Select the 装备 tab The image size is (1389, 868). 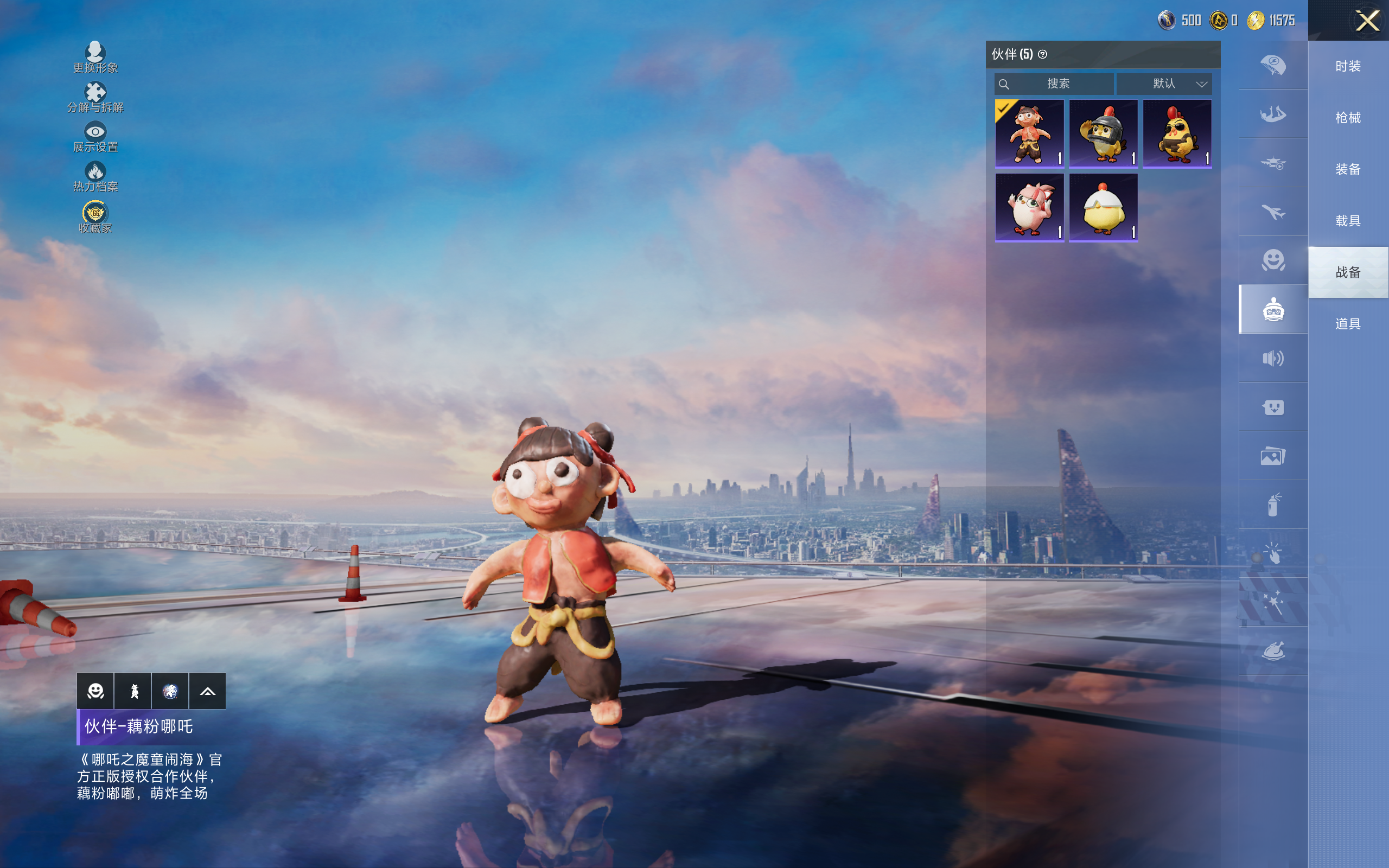[x=1348, y=169]
